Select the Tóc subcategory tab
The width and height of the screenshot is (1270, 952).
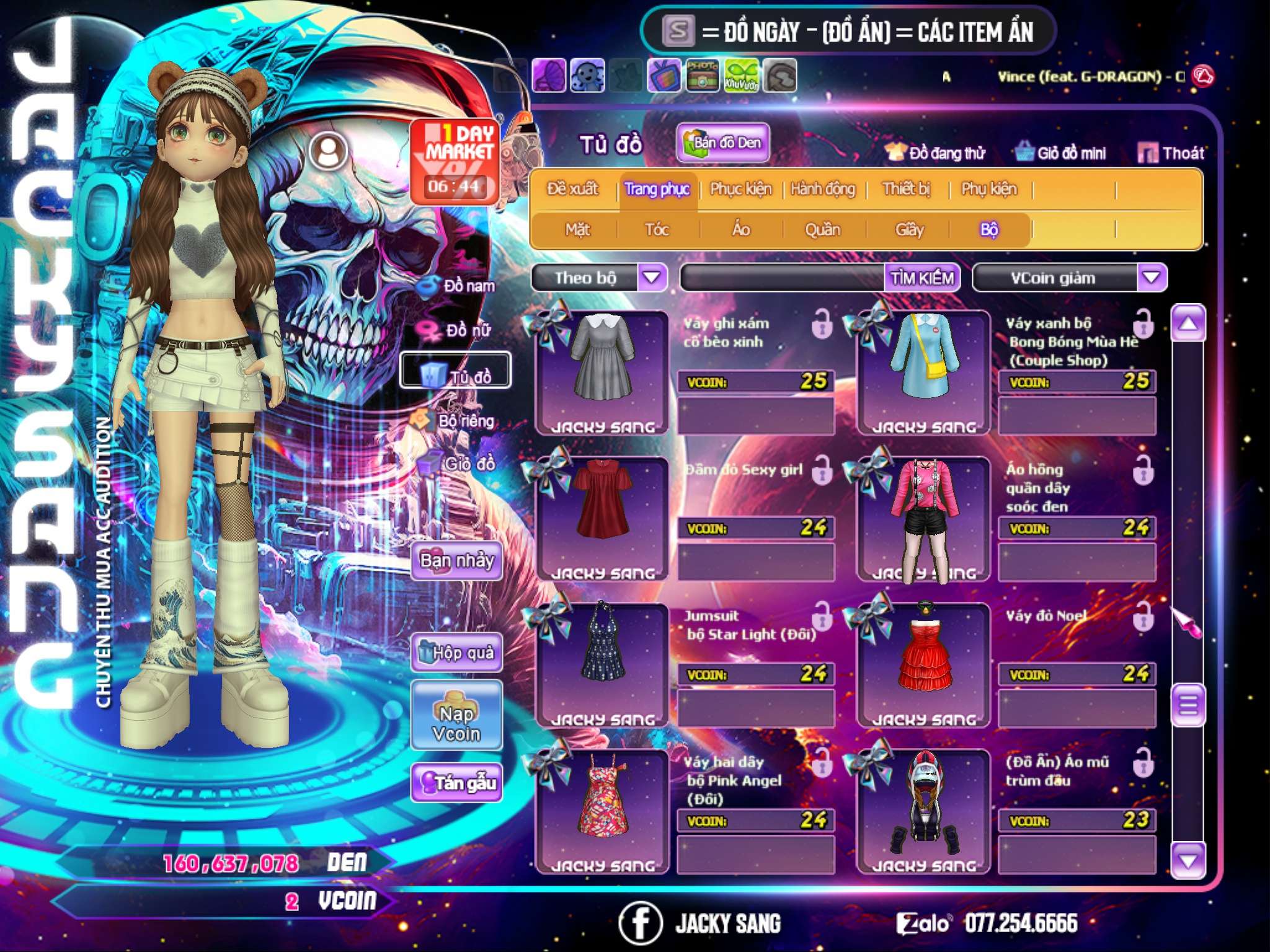tap(657, 230)
